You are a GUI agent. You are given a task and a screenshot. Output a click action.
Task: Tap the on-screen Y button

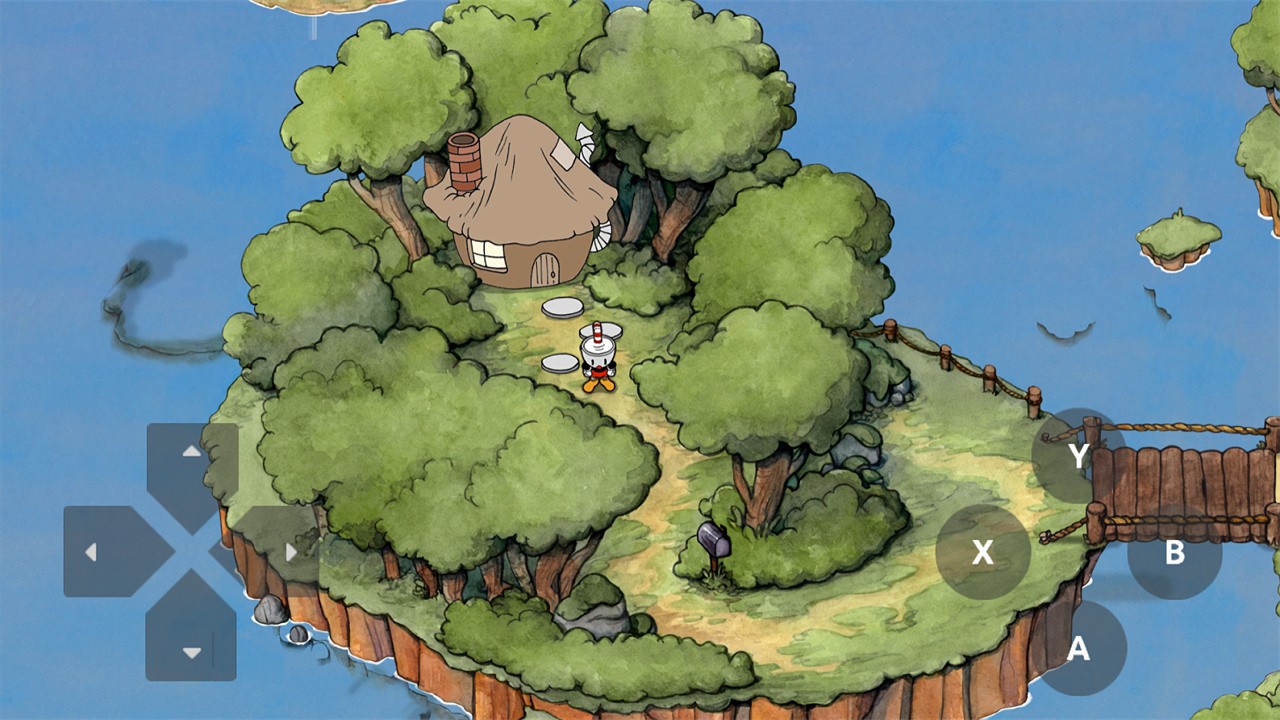pyautogui.click(x=1078, y=456)
